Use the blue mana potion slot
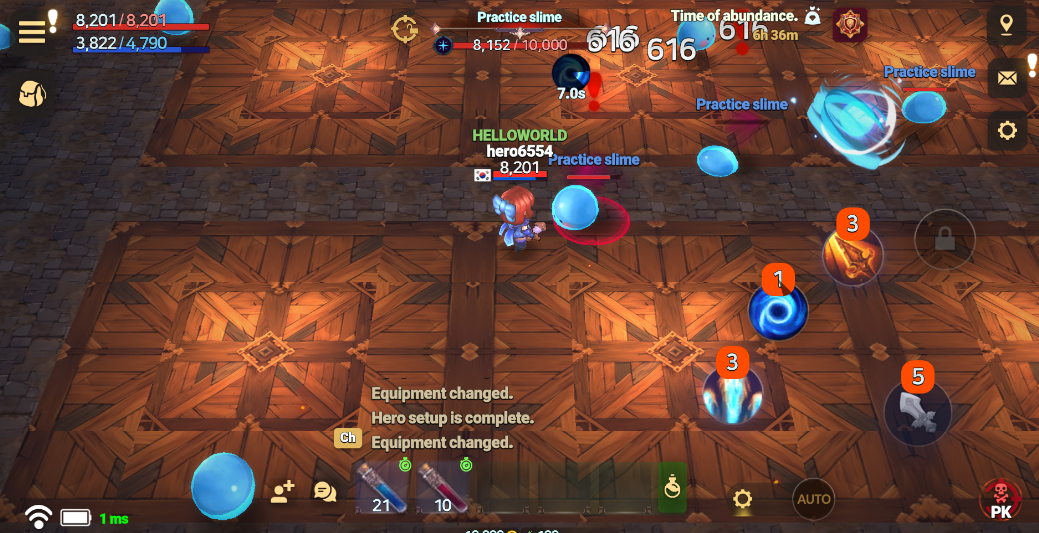Screen dimensions: 1039x533 tap(381, 487)
